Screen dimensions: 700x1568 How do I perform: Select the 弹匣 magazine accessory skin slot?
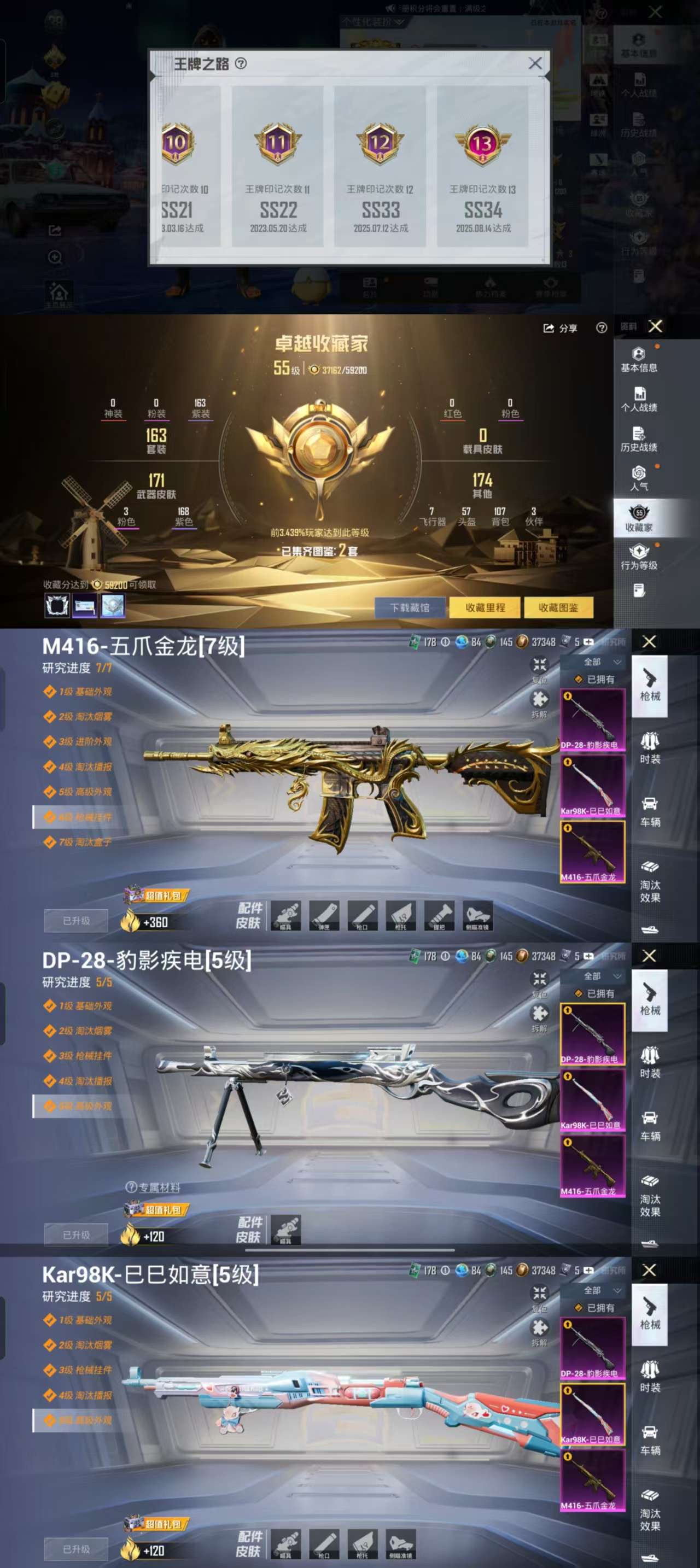[x=324, y=915]
